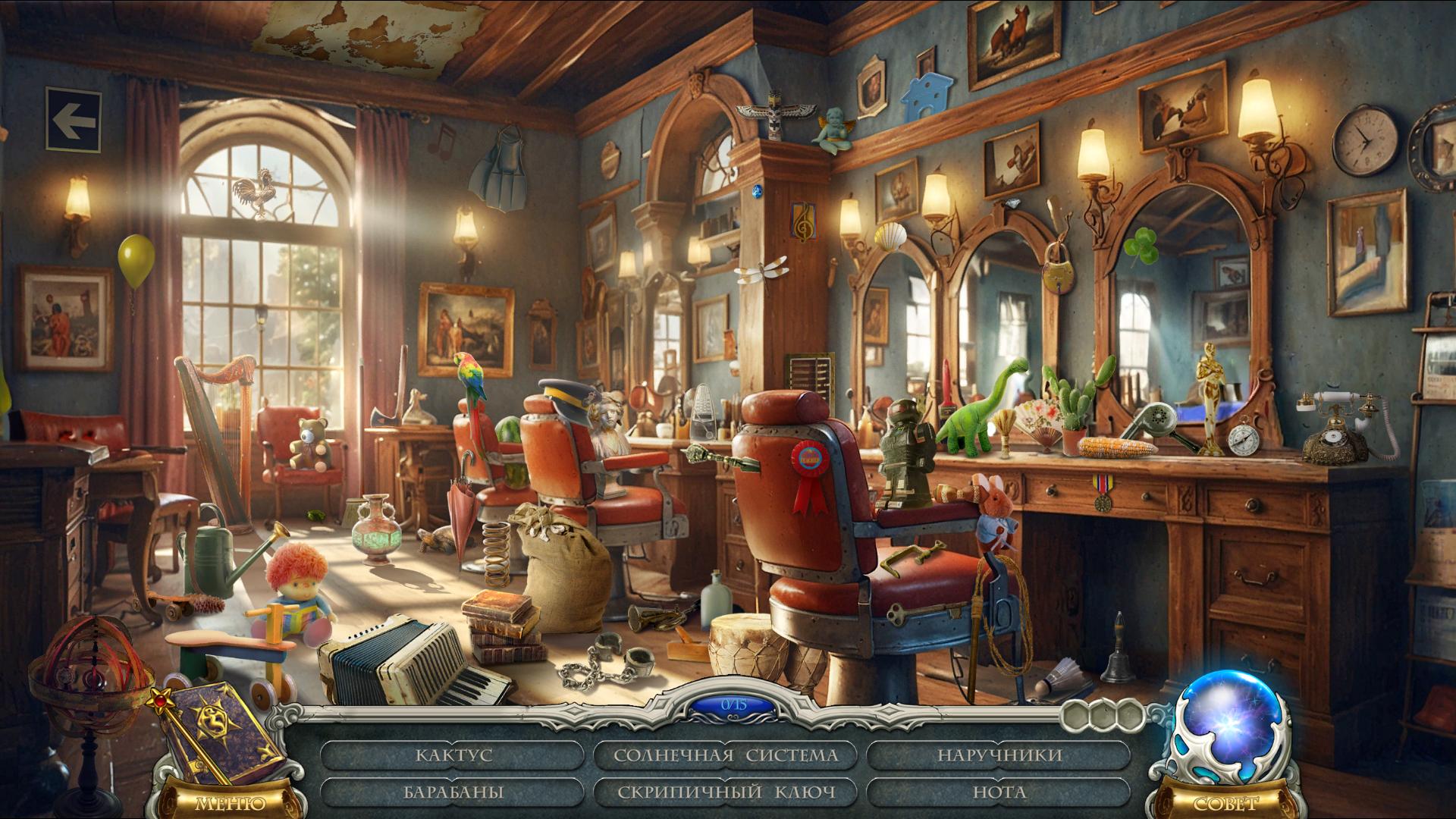Image resolution: width=1456 pixels, height=819 pixels.
Task: Click the Наручники list entry
Action: point(999,755)
